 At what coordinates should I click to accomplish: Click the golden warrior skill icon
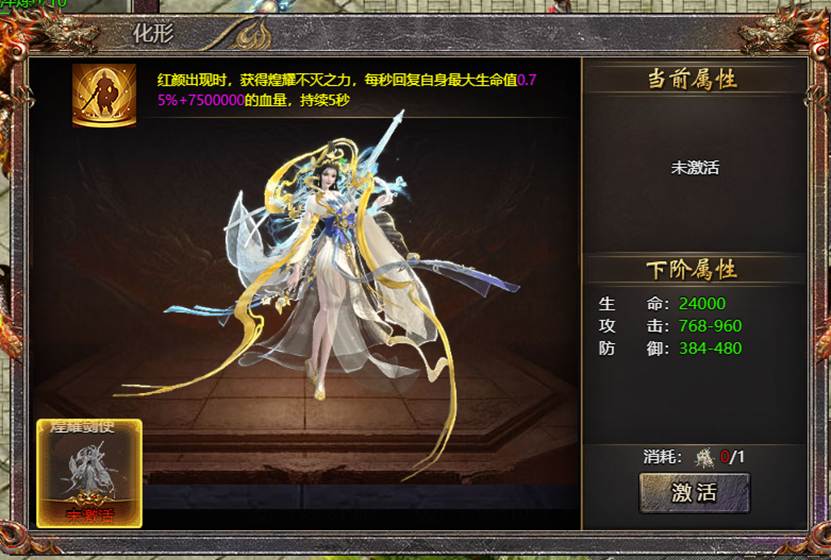(x=104, y=95)
